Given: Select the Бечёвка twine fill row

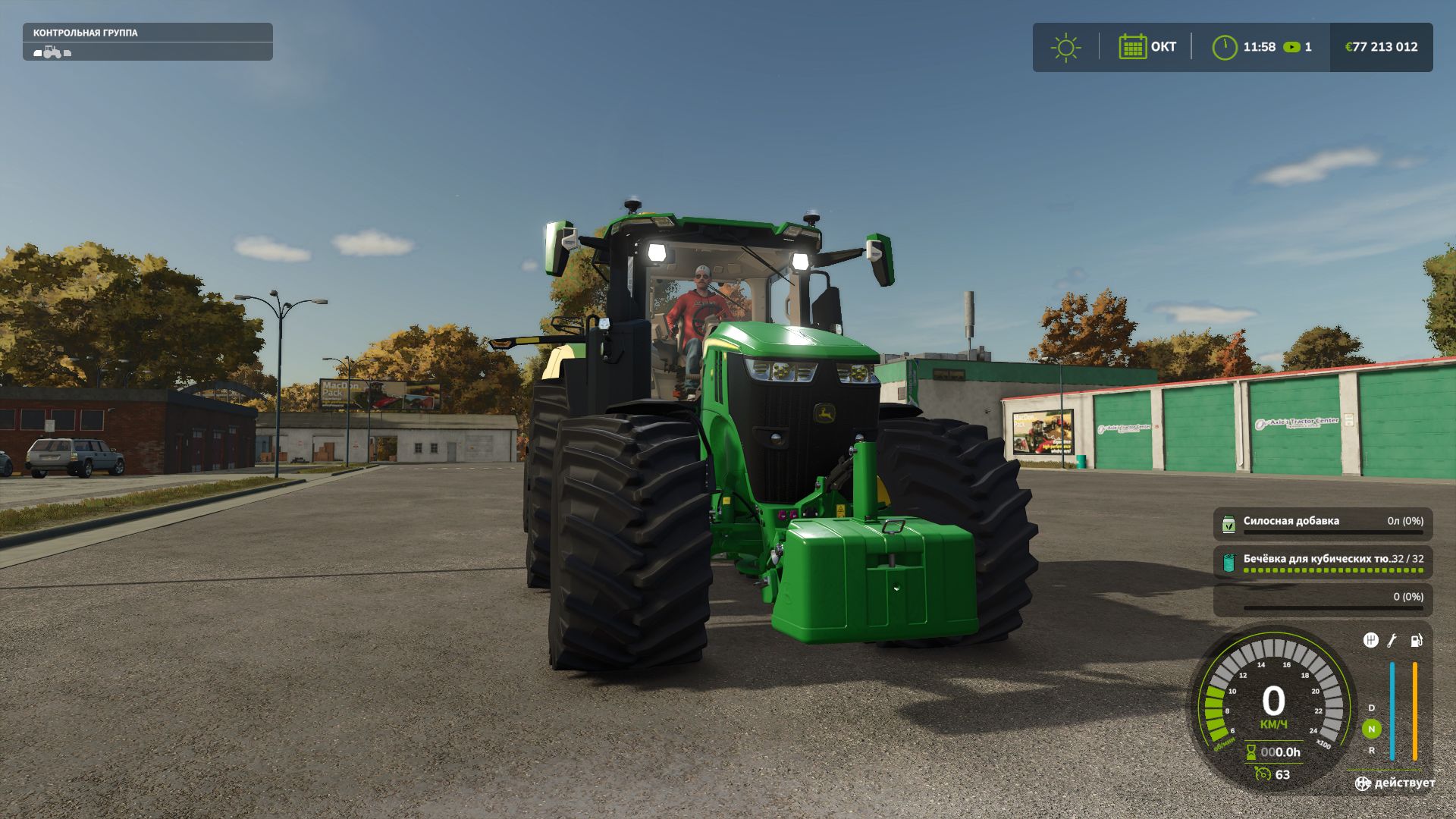Looking at the screenshot, I should (x=1323, y=562).
